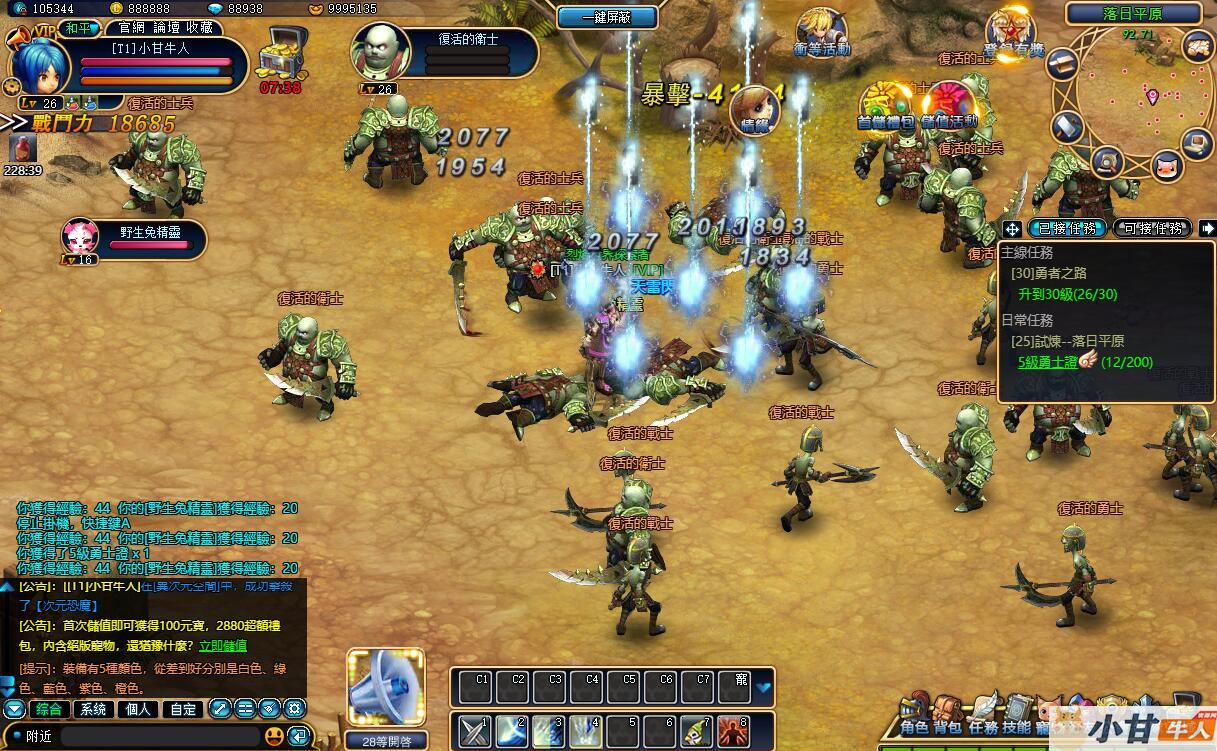The height and width of the screenshot is (751, 1217).
Task: Open the emoji smiley picker in chat
Action: [274, 736]
